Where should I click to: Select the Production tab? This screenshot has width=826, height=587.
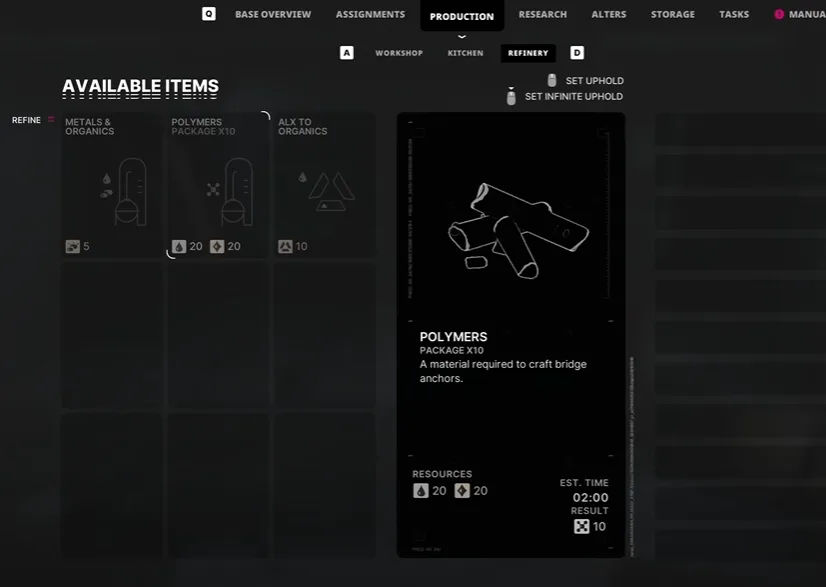point(462,16)
